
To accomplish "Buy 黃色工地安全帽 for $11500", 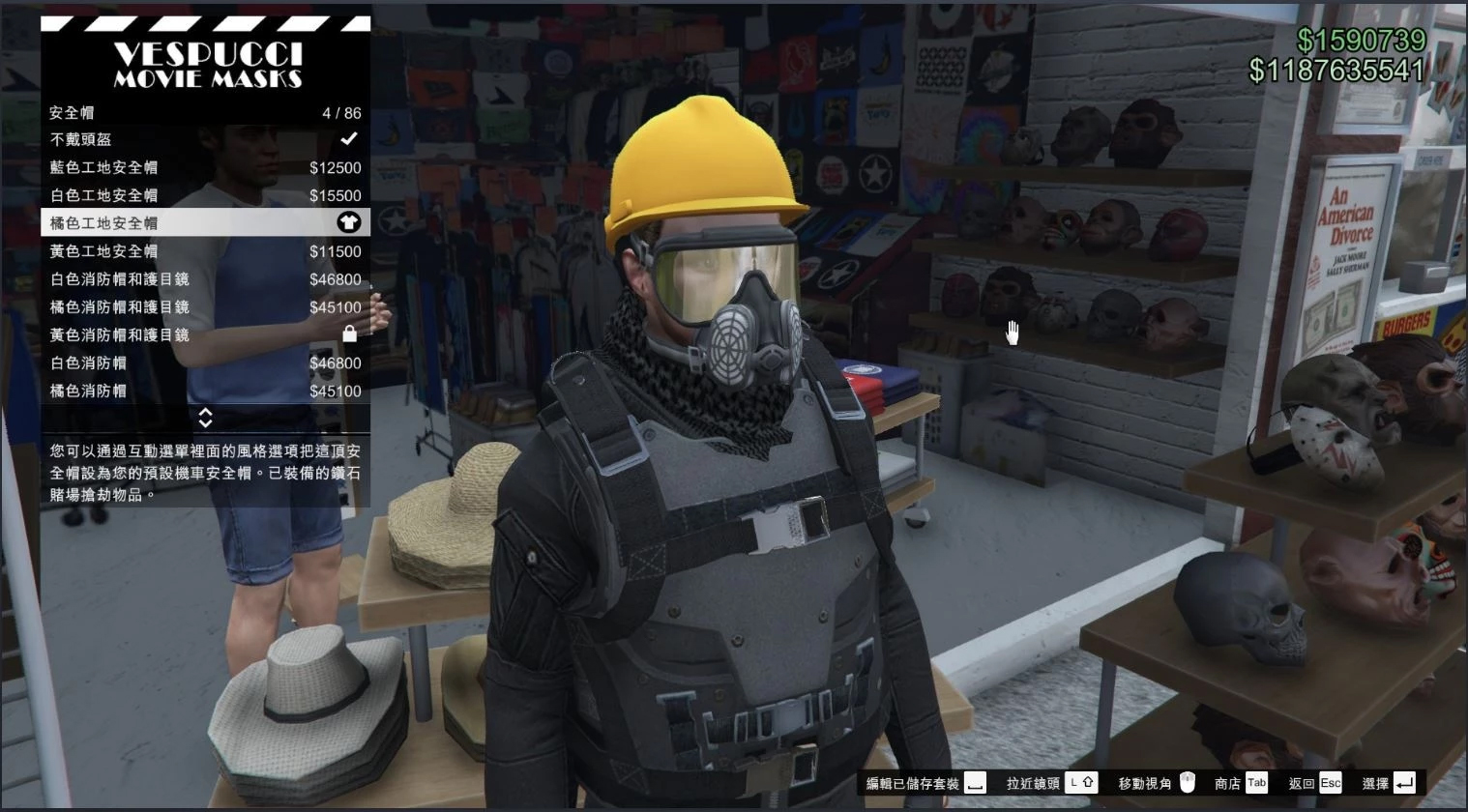I will pos(205,251).
